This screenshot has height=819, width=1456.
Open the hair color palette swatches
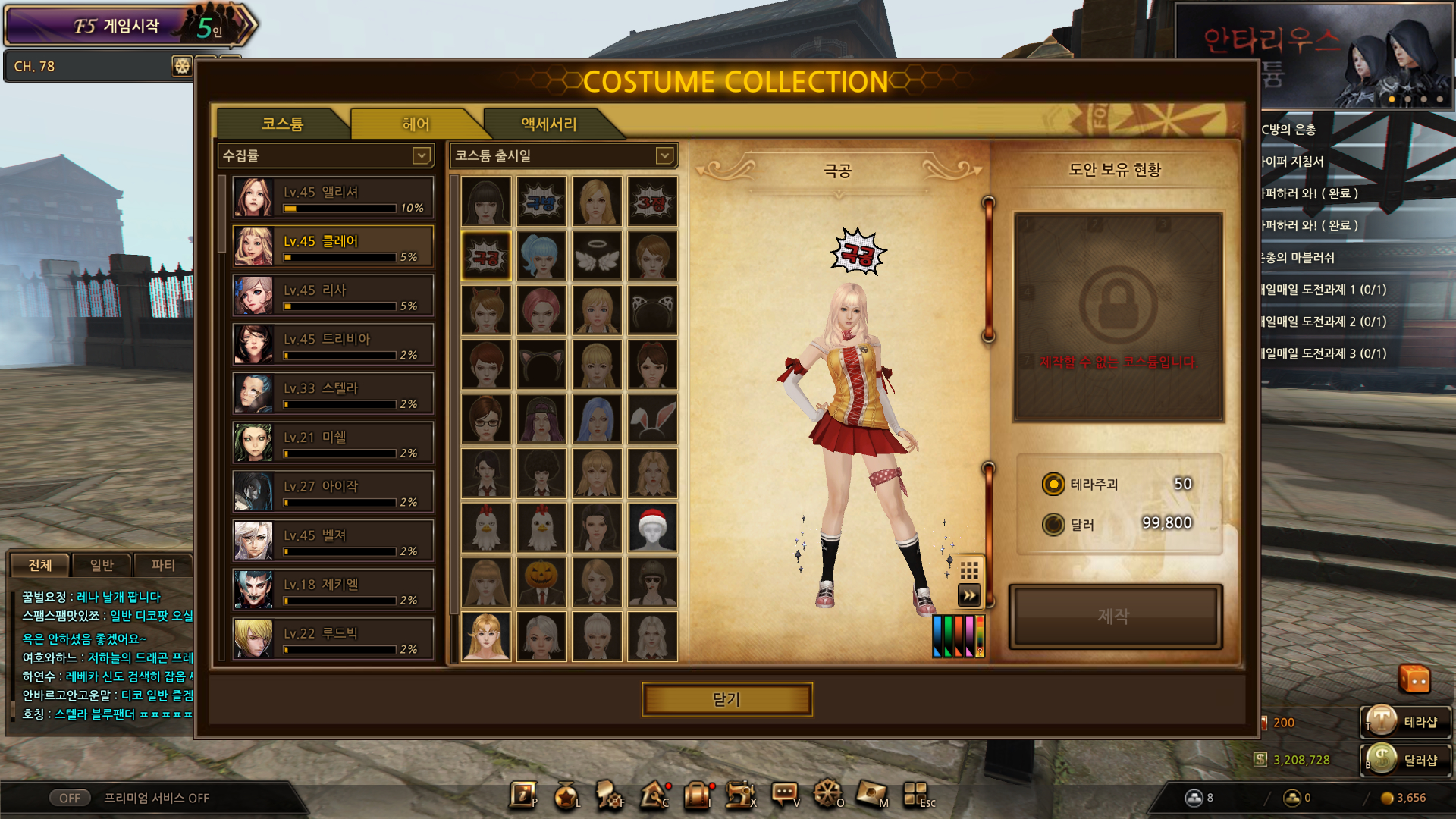click(958, 635)
